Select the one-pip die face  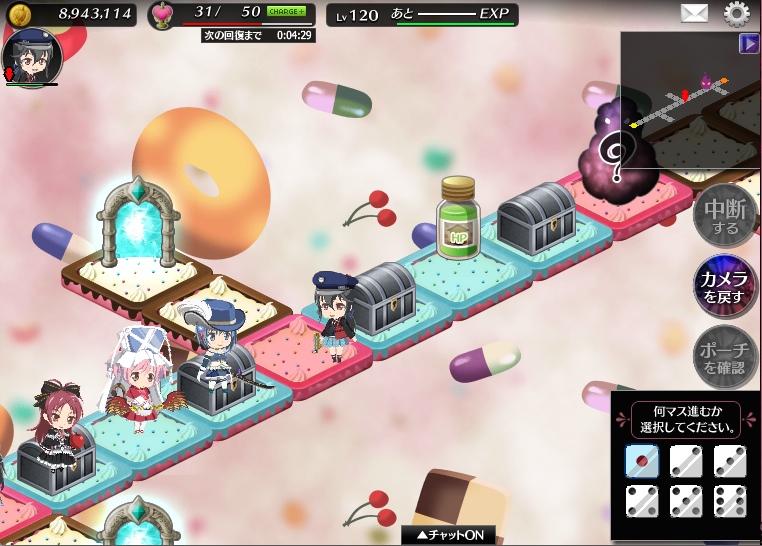(641, 460)
